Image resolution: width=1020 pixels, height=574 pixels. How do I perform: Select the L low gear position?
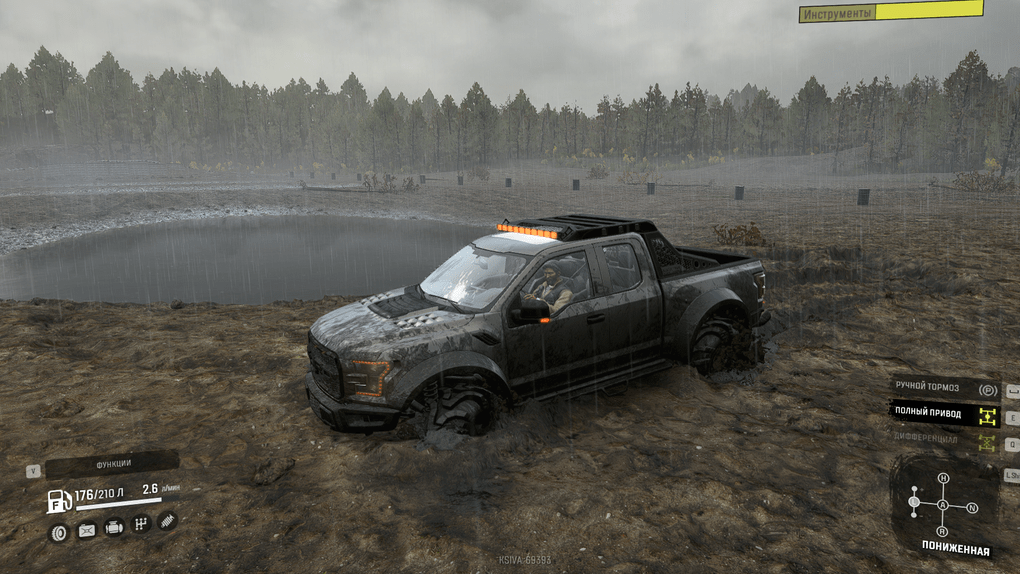(914, 502)
